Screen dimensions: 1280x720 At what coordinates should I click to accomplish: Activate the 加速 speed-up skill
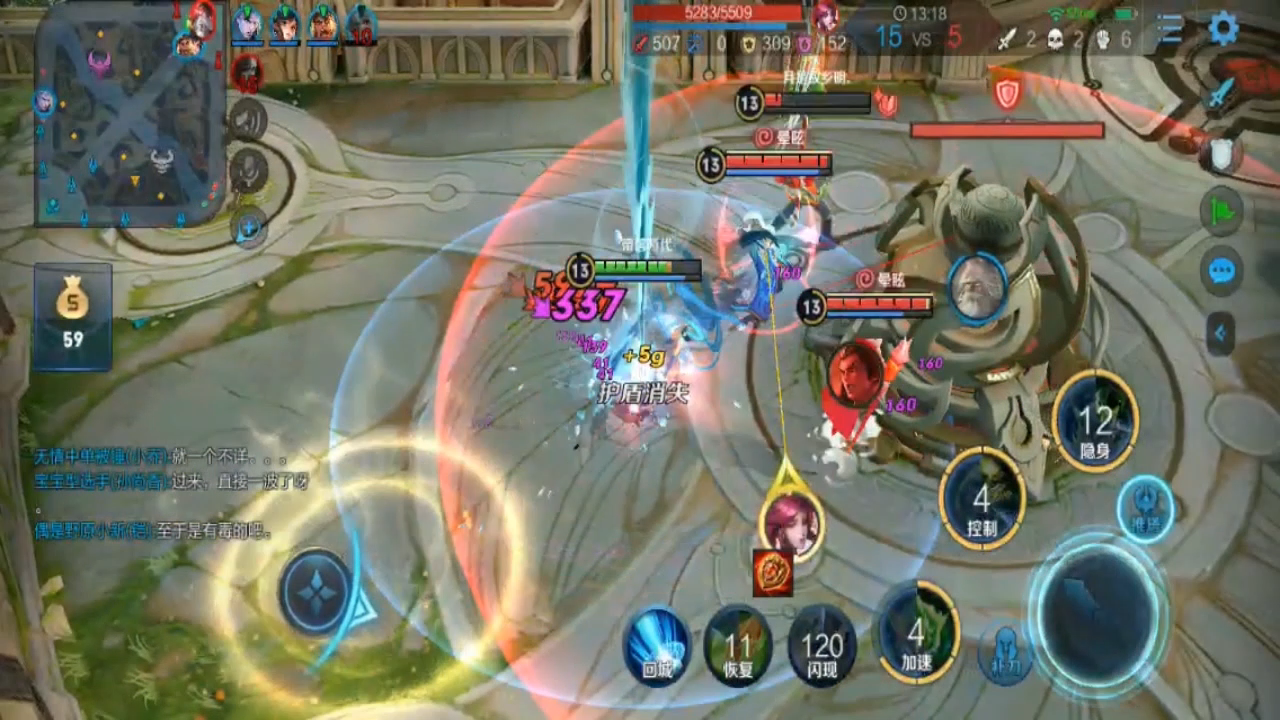point(917,631)
